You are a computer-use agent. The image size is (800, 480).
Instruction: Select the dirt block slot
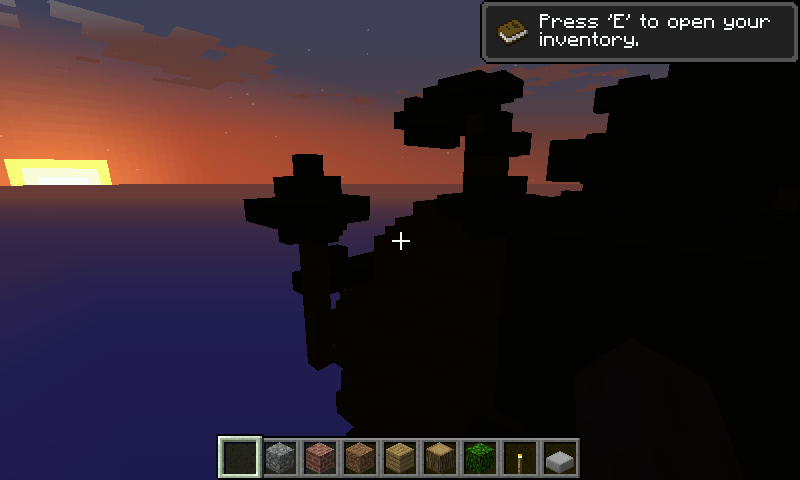360,458
